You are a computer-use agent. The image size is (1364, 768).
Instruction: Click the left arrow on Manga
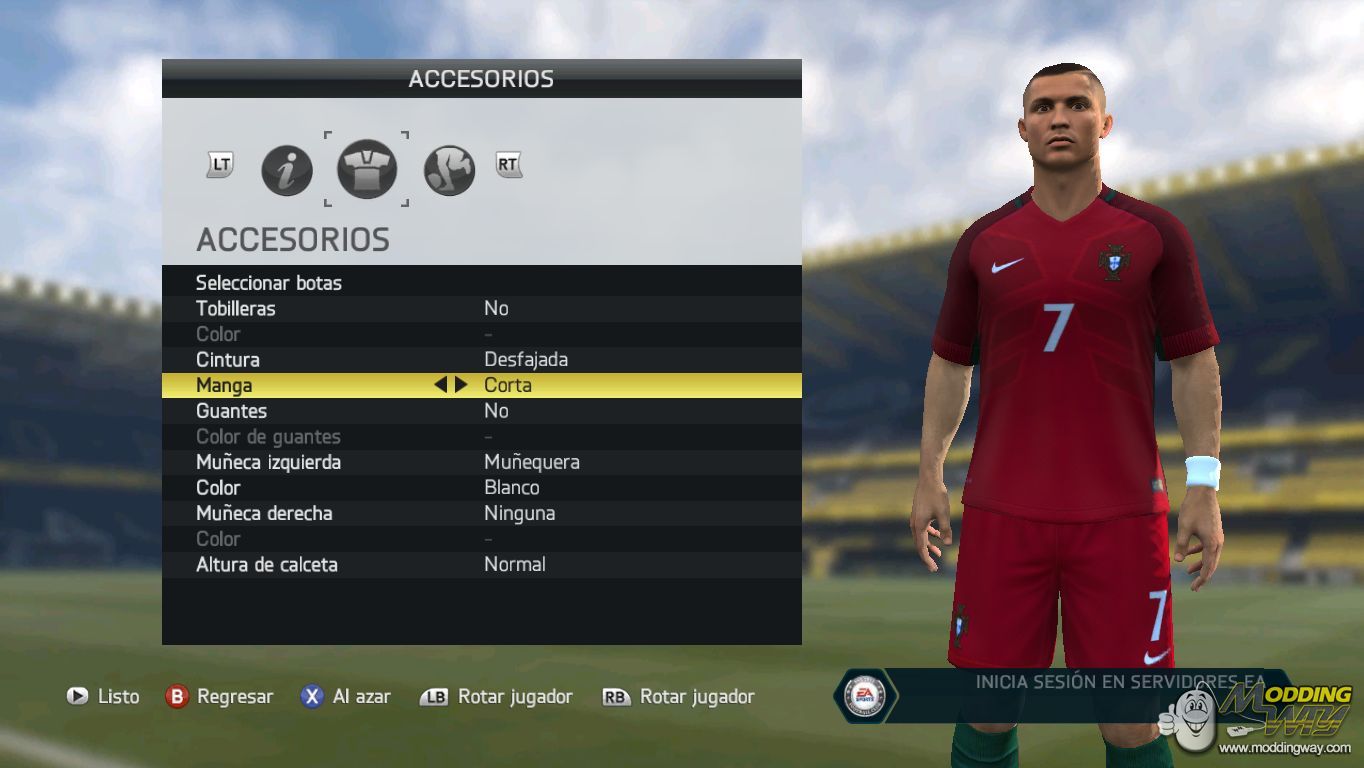click(440, 385)
